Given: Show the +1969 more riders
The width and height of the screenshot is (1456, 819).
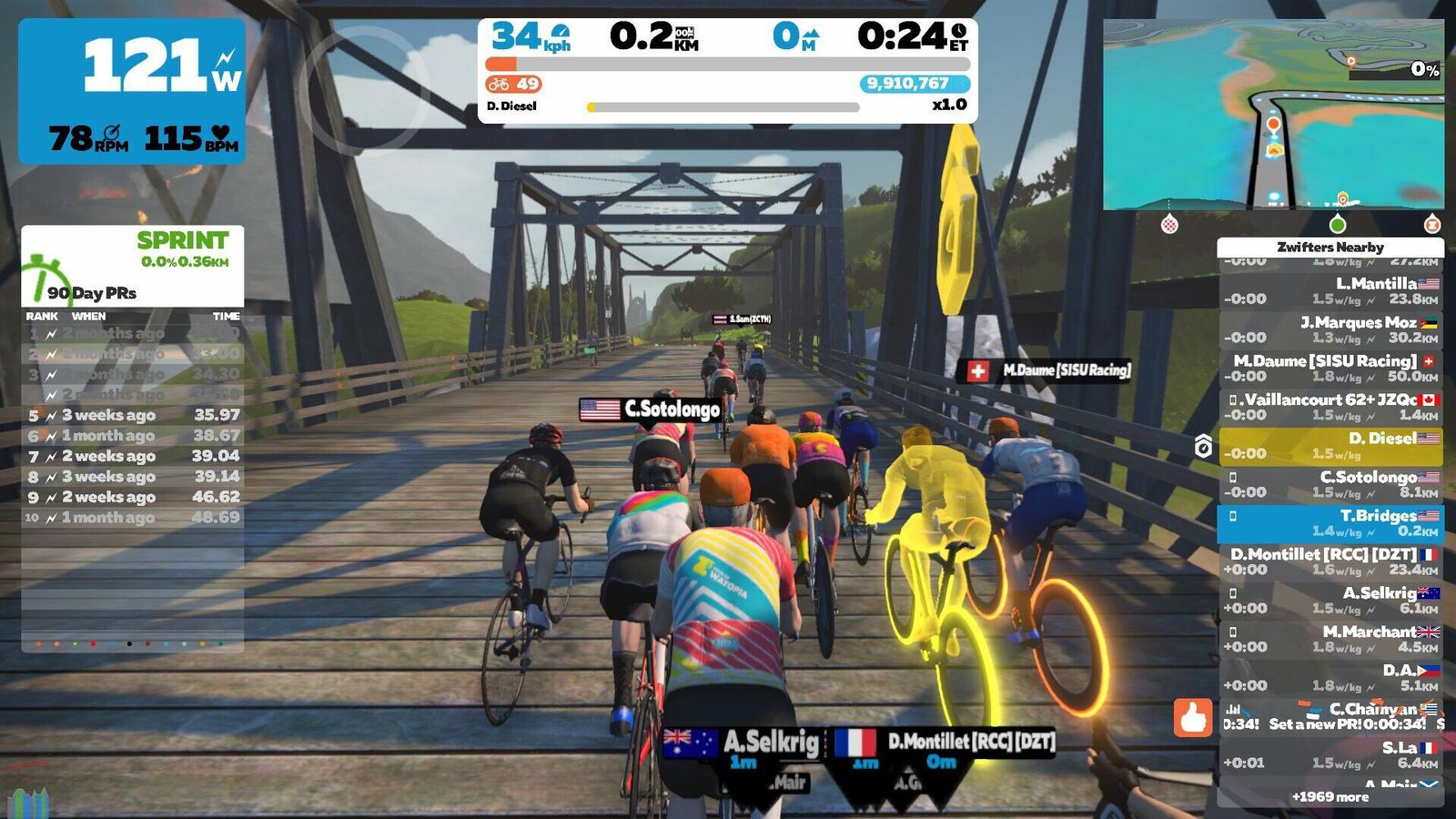Looking at the screenshot, I should tap(1330, 797).
